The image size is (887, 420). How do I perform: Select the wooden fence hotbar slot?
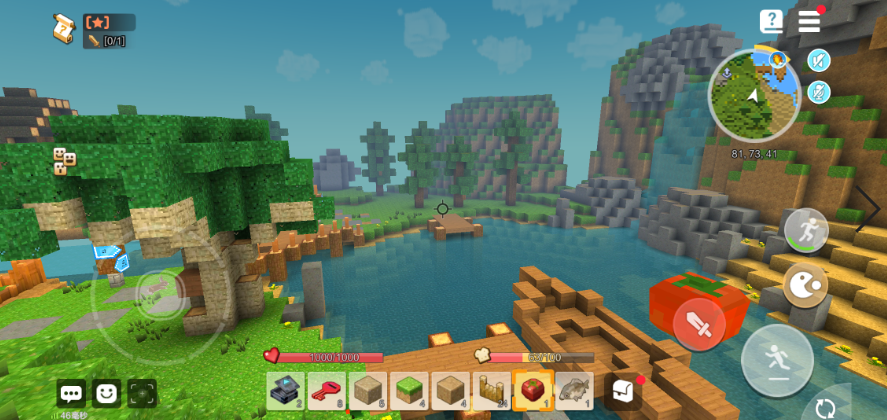click(491, 390)
